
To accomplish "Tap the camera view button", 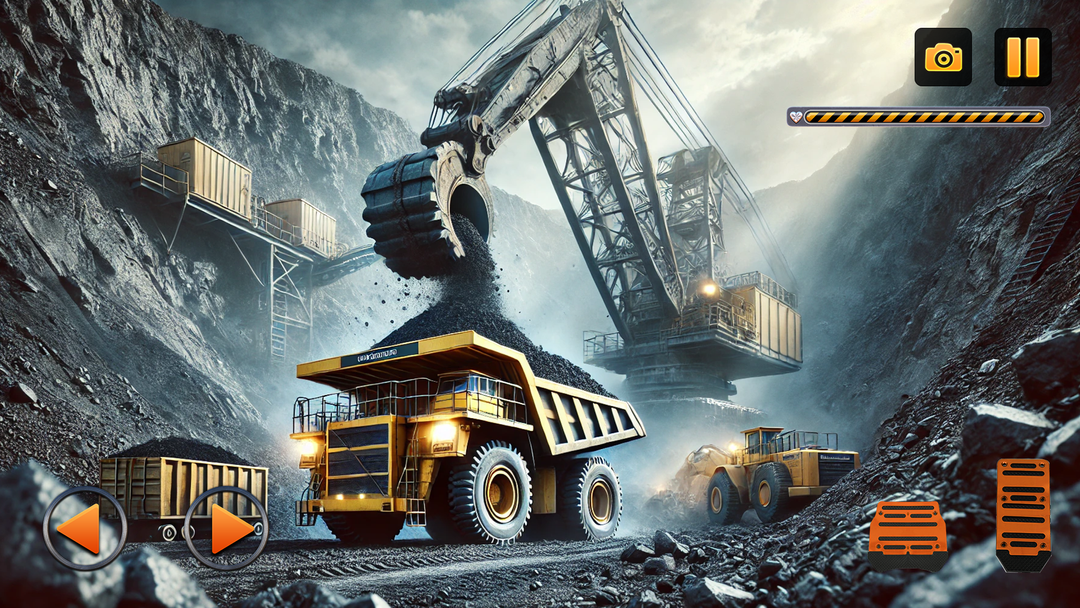I will click(943, 57).
